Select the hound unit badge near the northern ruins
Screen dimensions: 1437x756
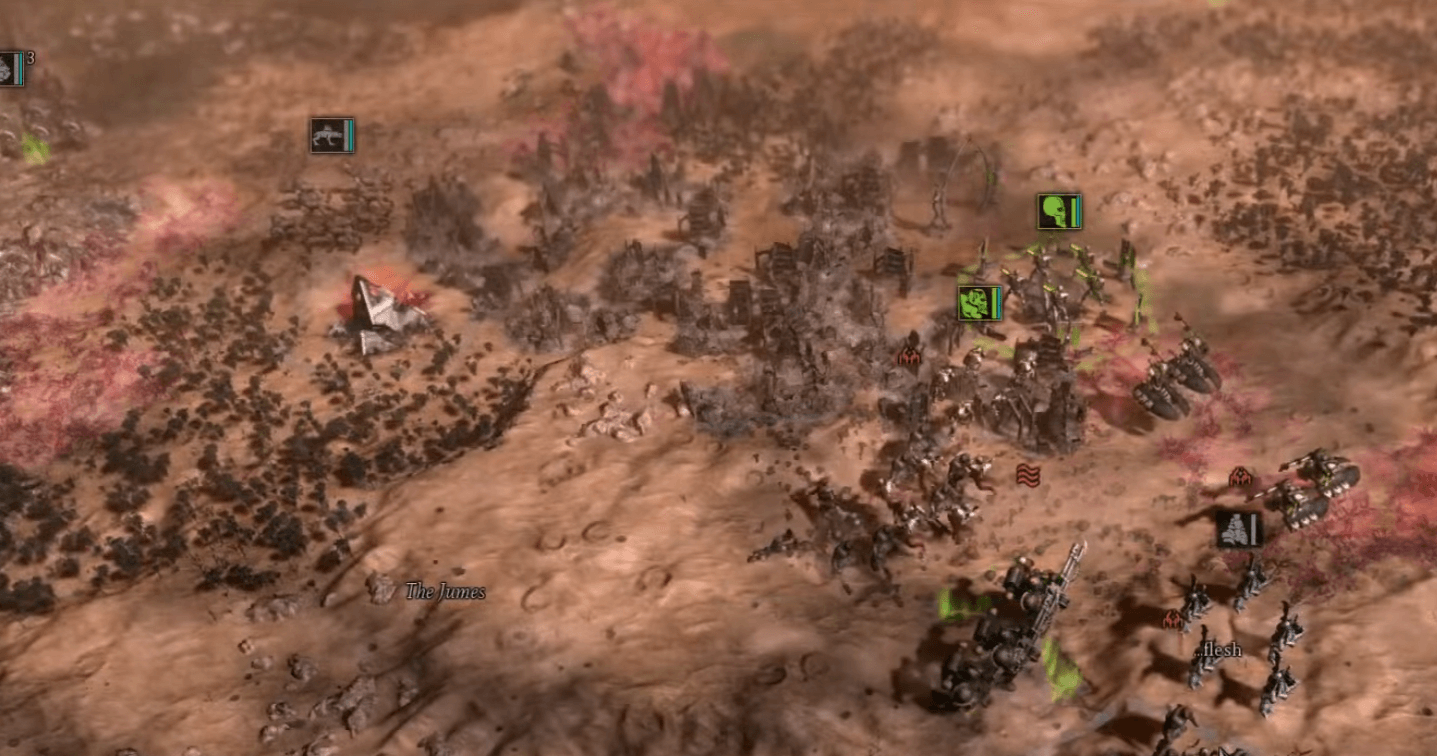point(330,138)
